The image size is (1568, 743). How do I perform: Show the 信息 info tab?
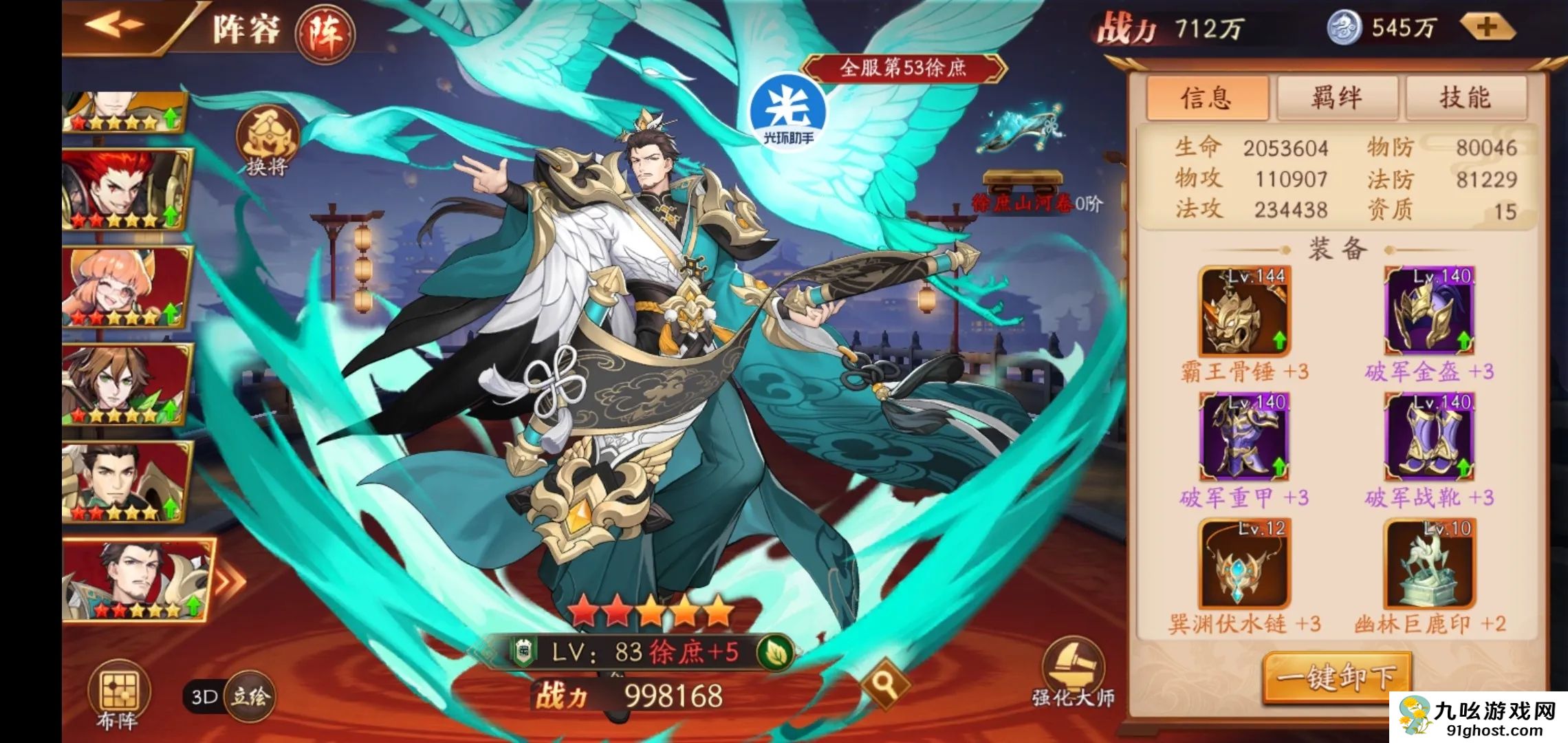coord(1207,98)
